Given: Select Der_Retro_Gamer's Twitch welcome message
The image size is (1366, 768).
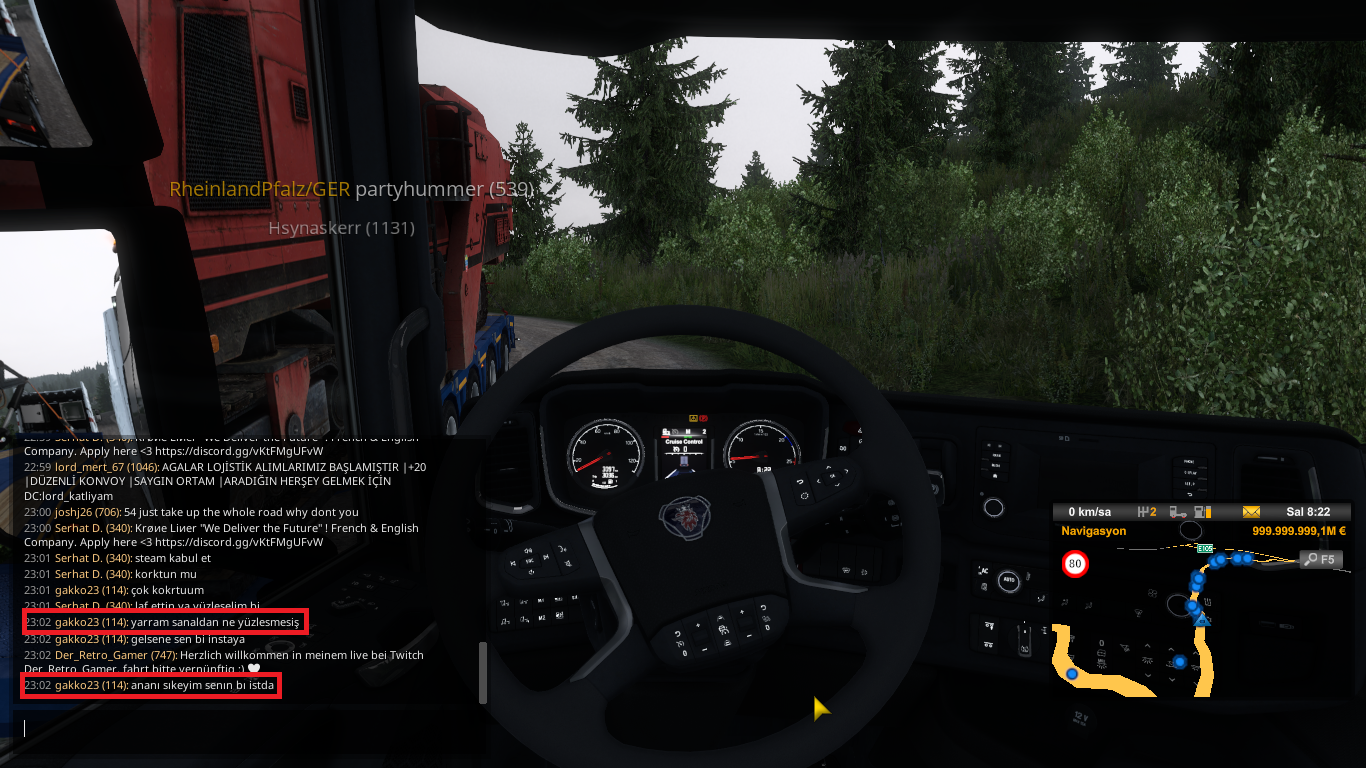Looking at the screenshot, I should pos(280,655).
